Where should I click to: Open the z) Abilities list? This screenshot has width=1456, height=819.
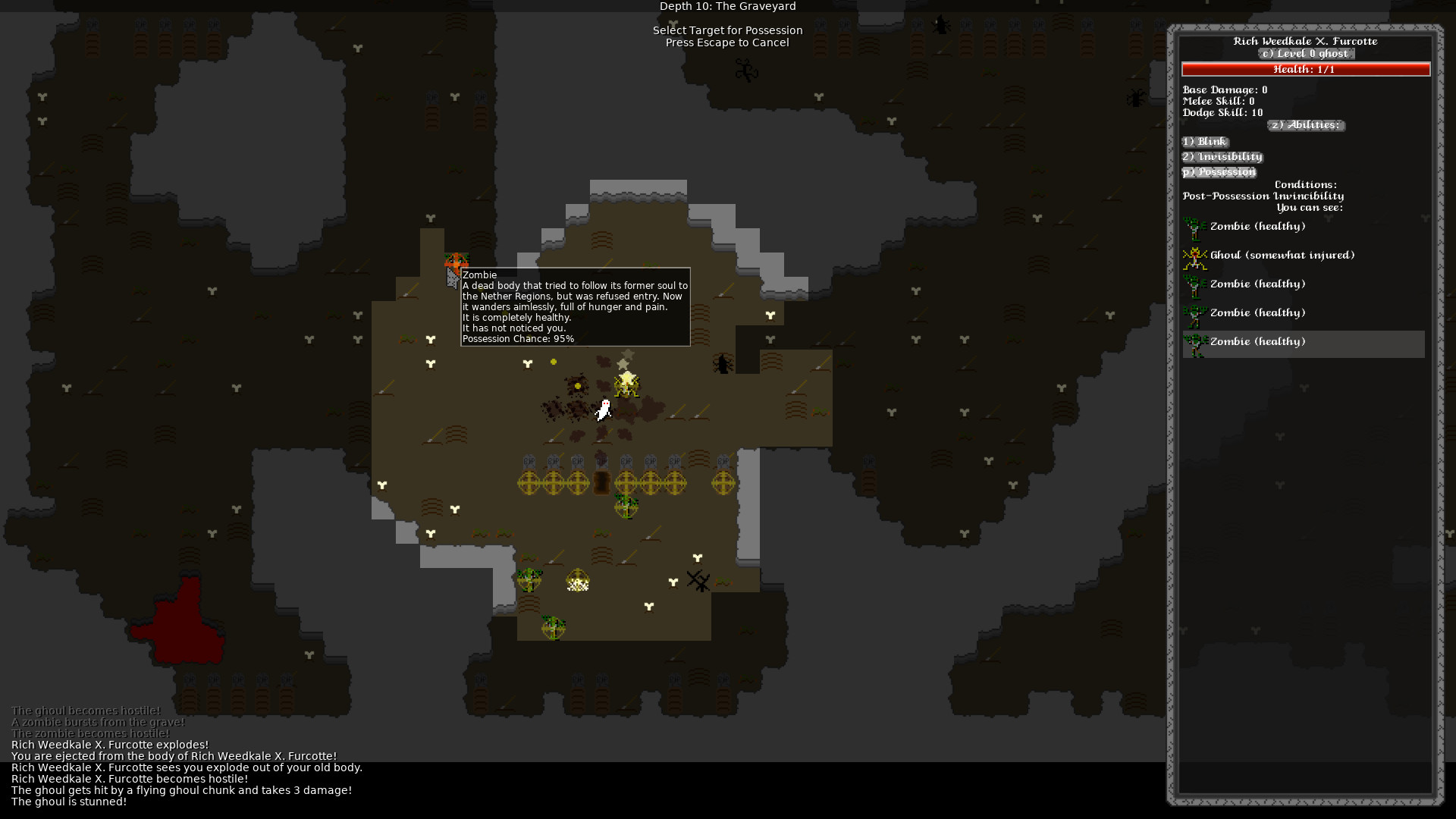1305,126
